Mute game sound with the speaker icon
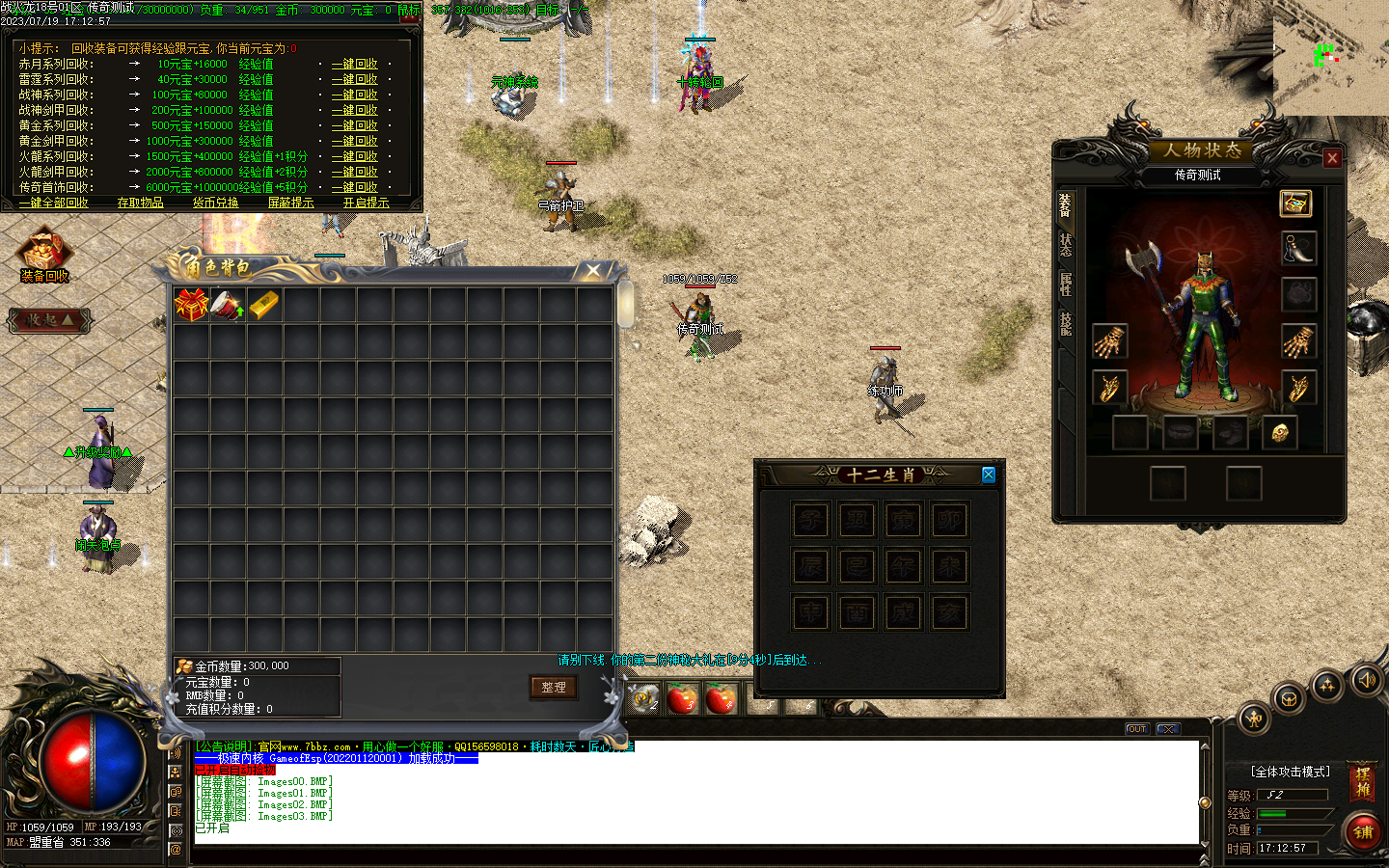 [1366, 681]
